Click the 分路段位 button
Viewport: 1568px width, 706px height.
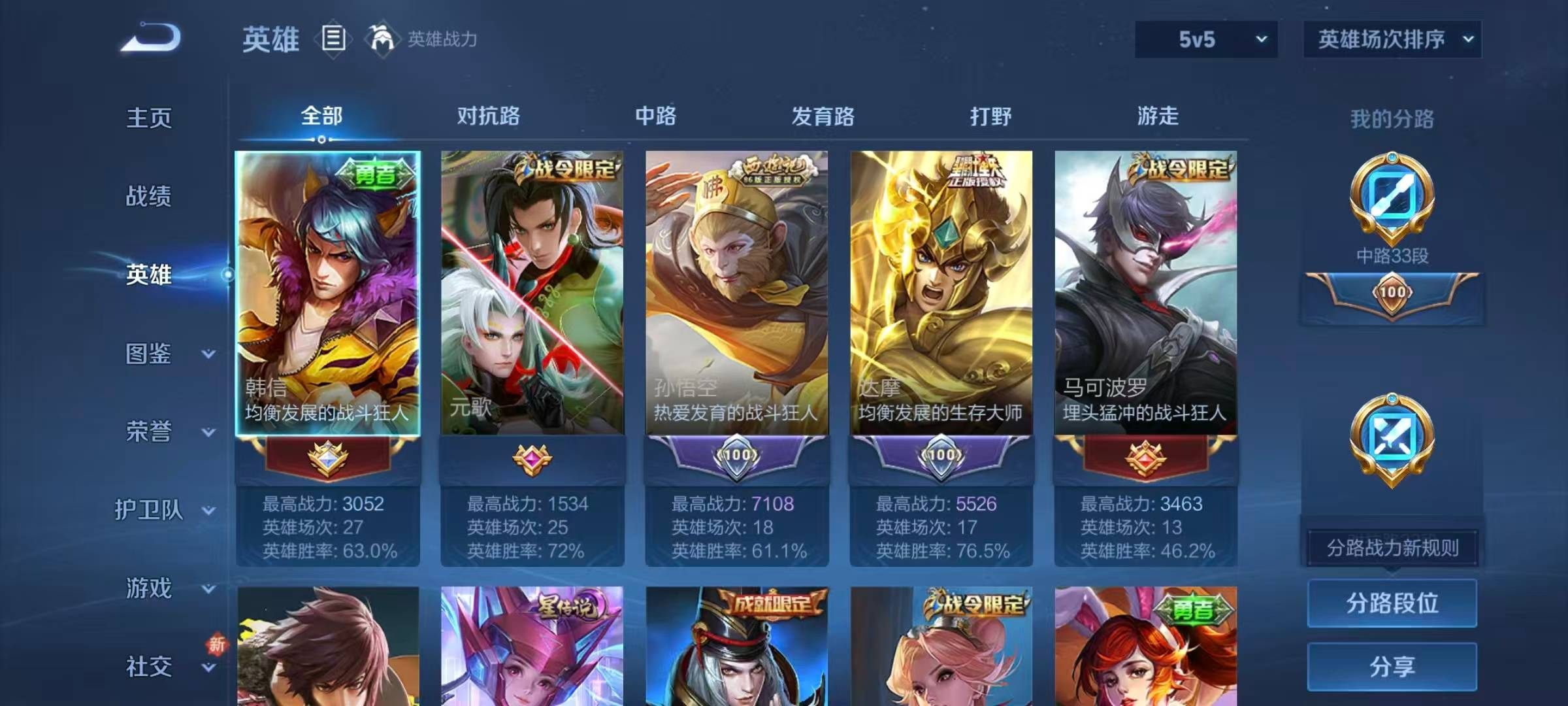tap(1392, 603)
